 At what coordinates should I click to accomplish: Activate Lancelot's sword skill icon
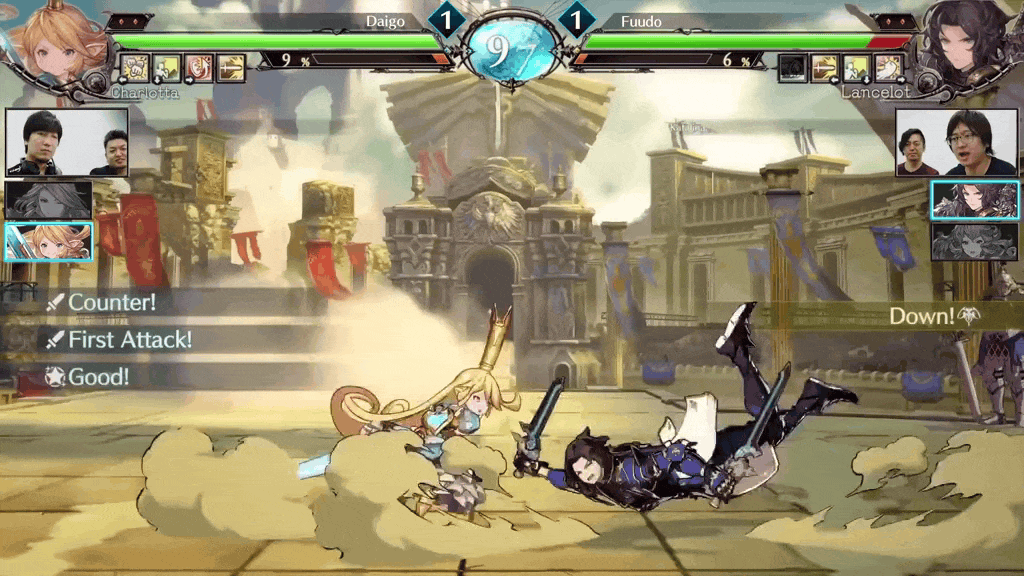click(825, 68)
